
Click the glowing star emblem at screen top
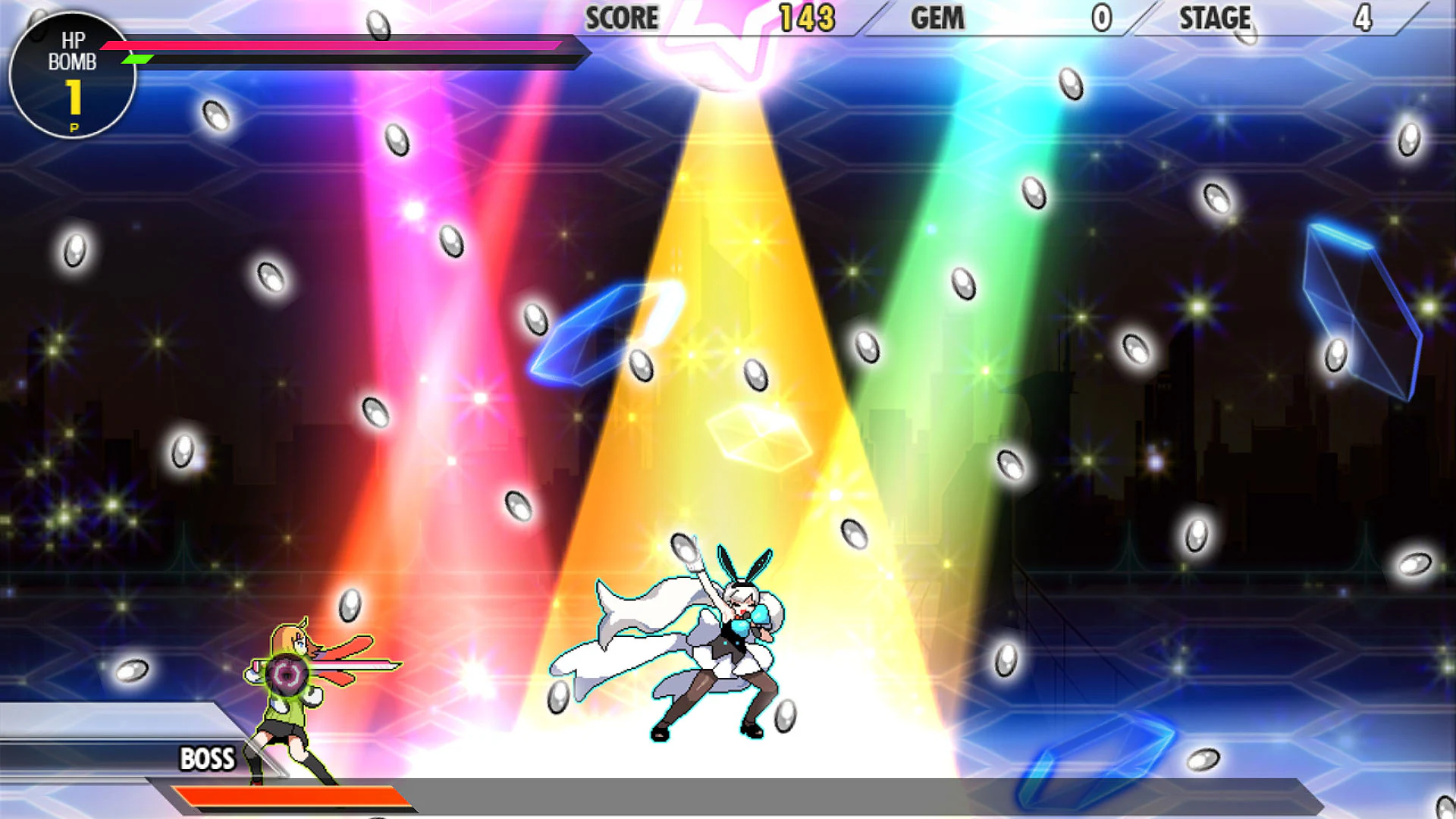point(724,34)
